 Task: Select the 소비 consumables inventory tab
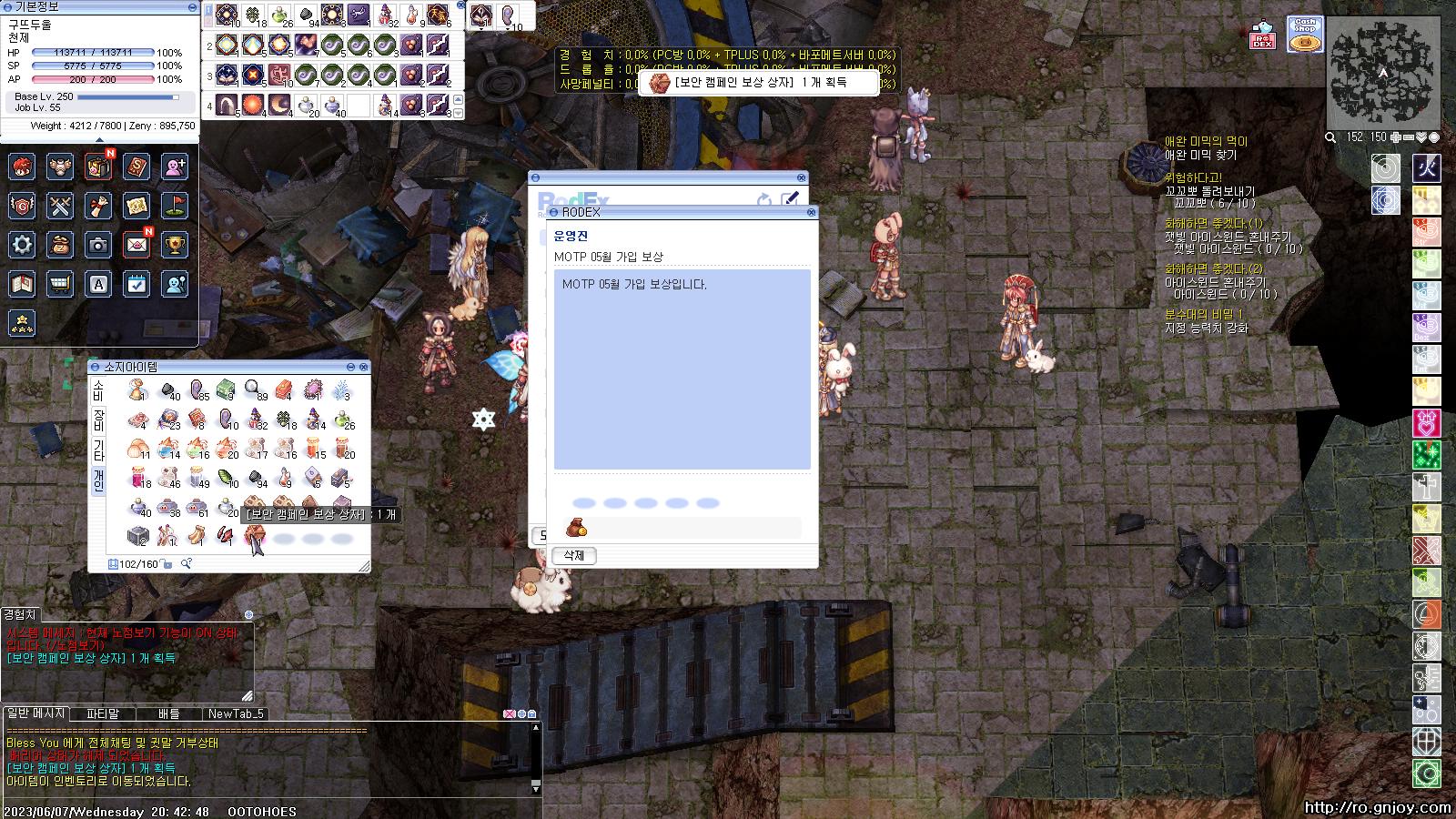tap(98, 391)
